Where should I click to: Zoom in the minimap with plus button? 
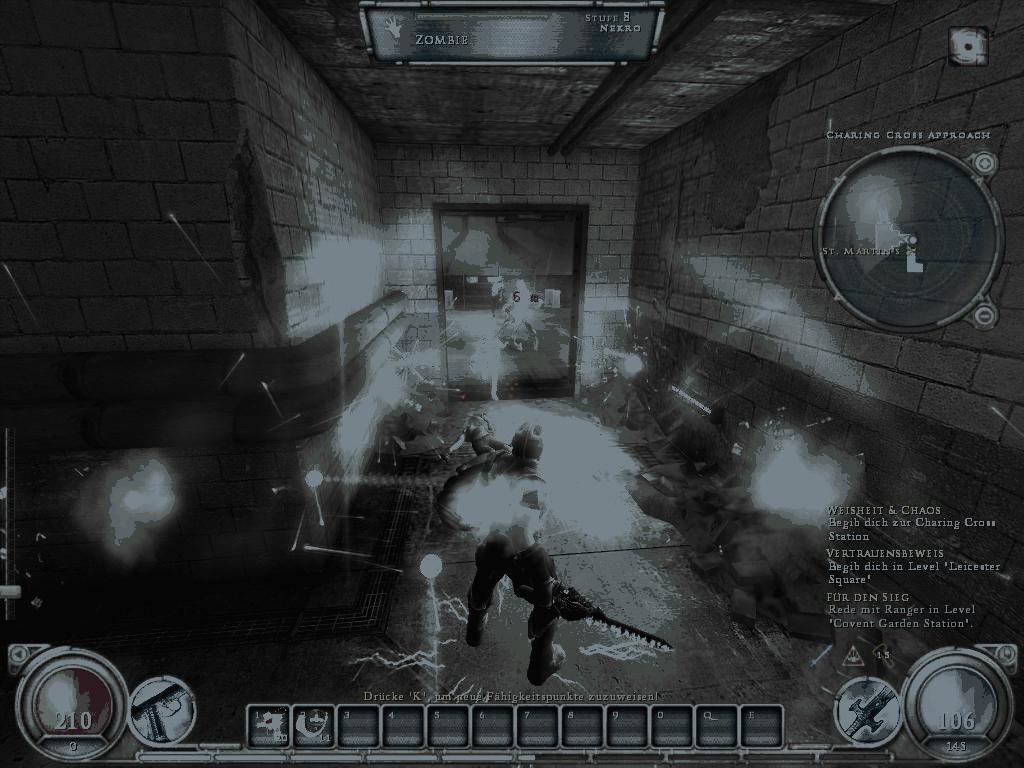pos(984,163)
